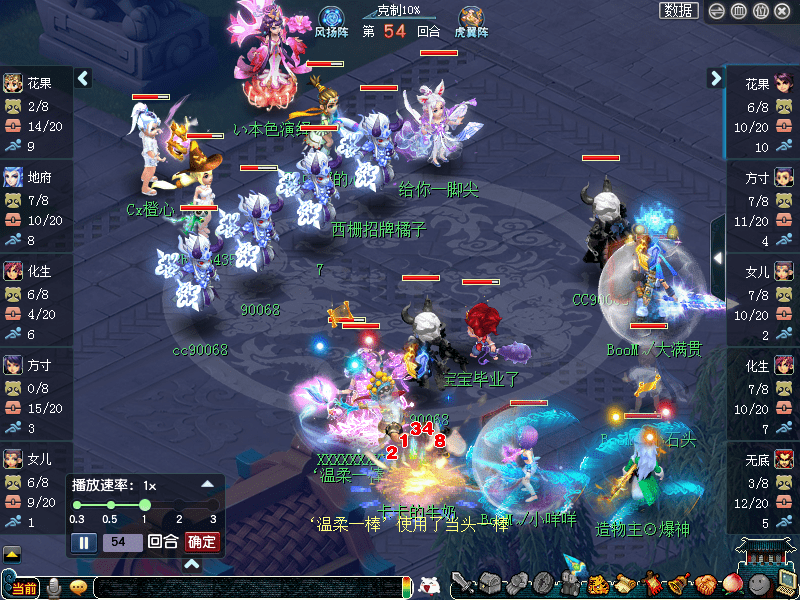Toggle the 血 health display button

coord(738,11)
